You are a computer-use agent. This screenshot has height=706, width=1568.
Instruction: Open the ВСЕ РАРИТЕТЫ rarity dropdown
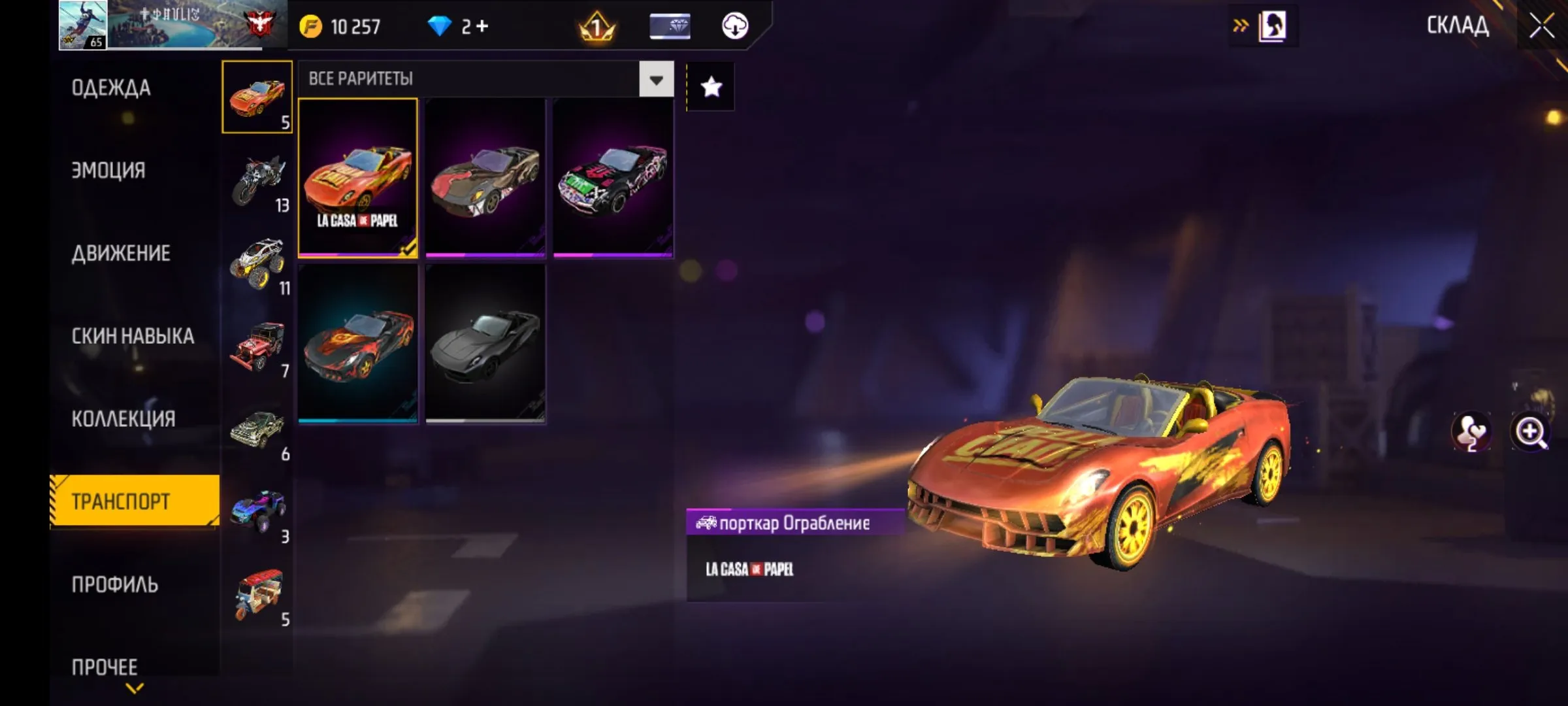(656, 79)
